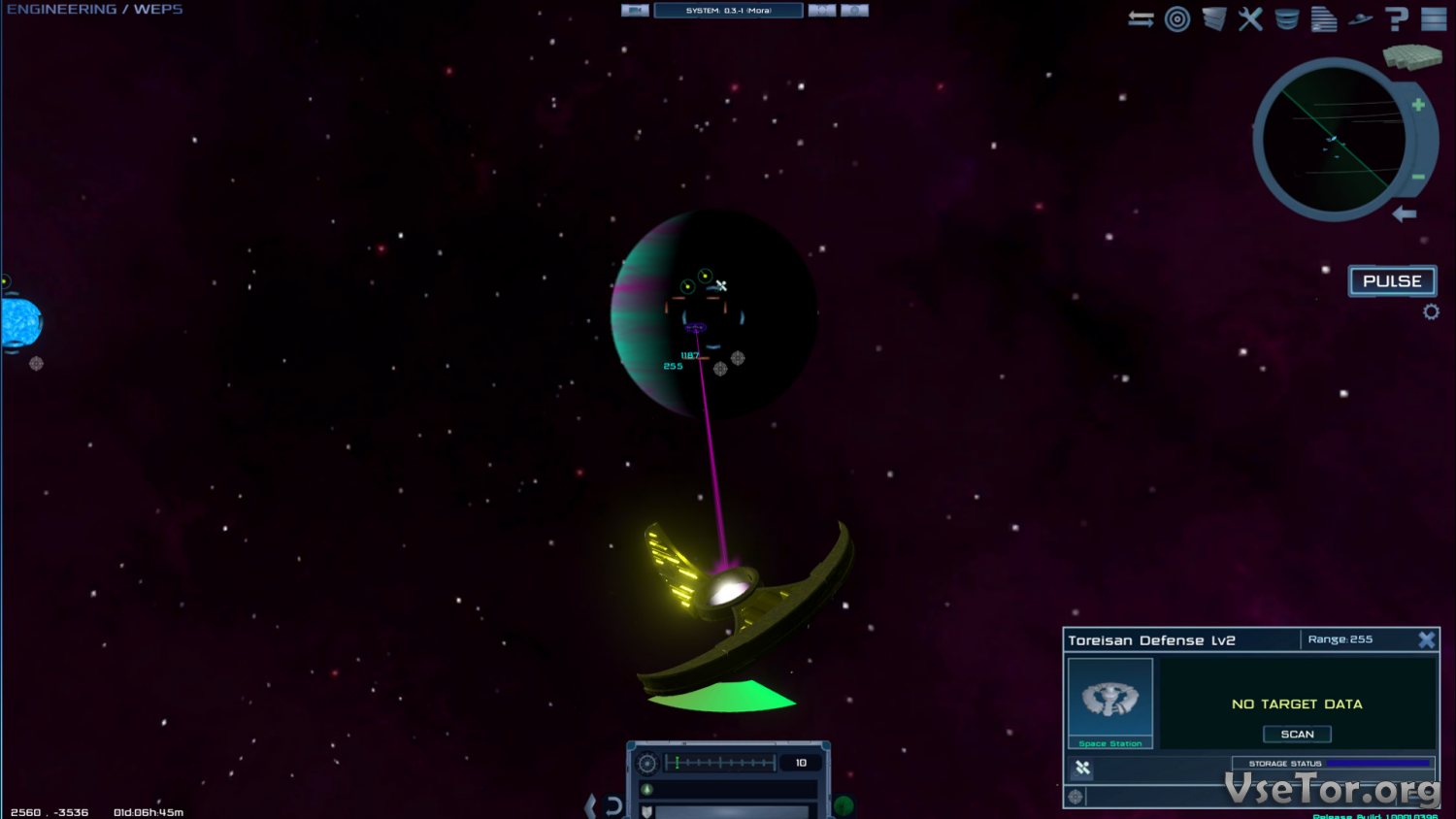Click the circular radar minimap
The image size is (1456, 819).
(1332, 141)
